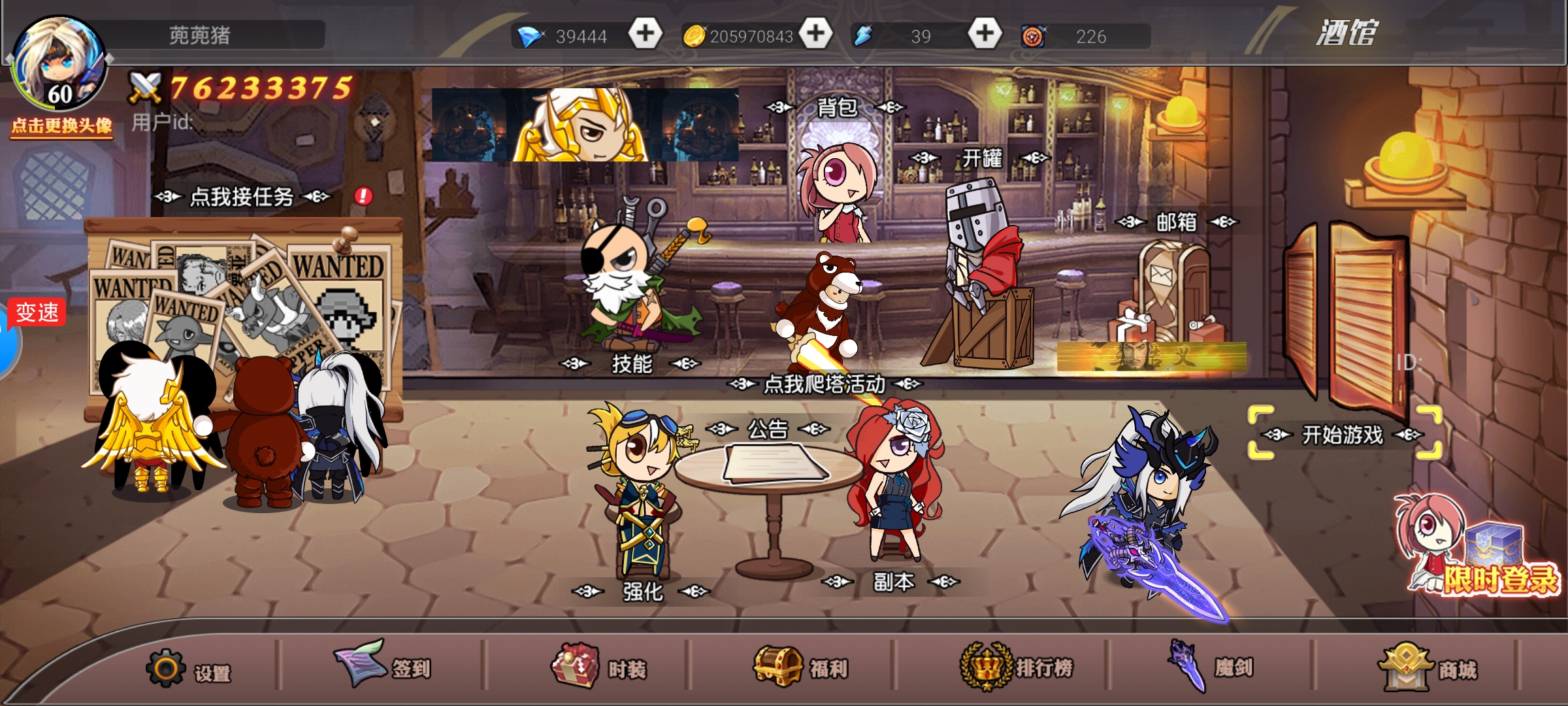Open the 设置 settings menu
The width and height of the screenshot is (1568, 706).
point(189,669)
